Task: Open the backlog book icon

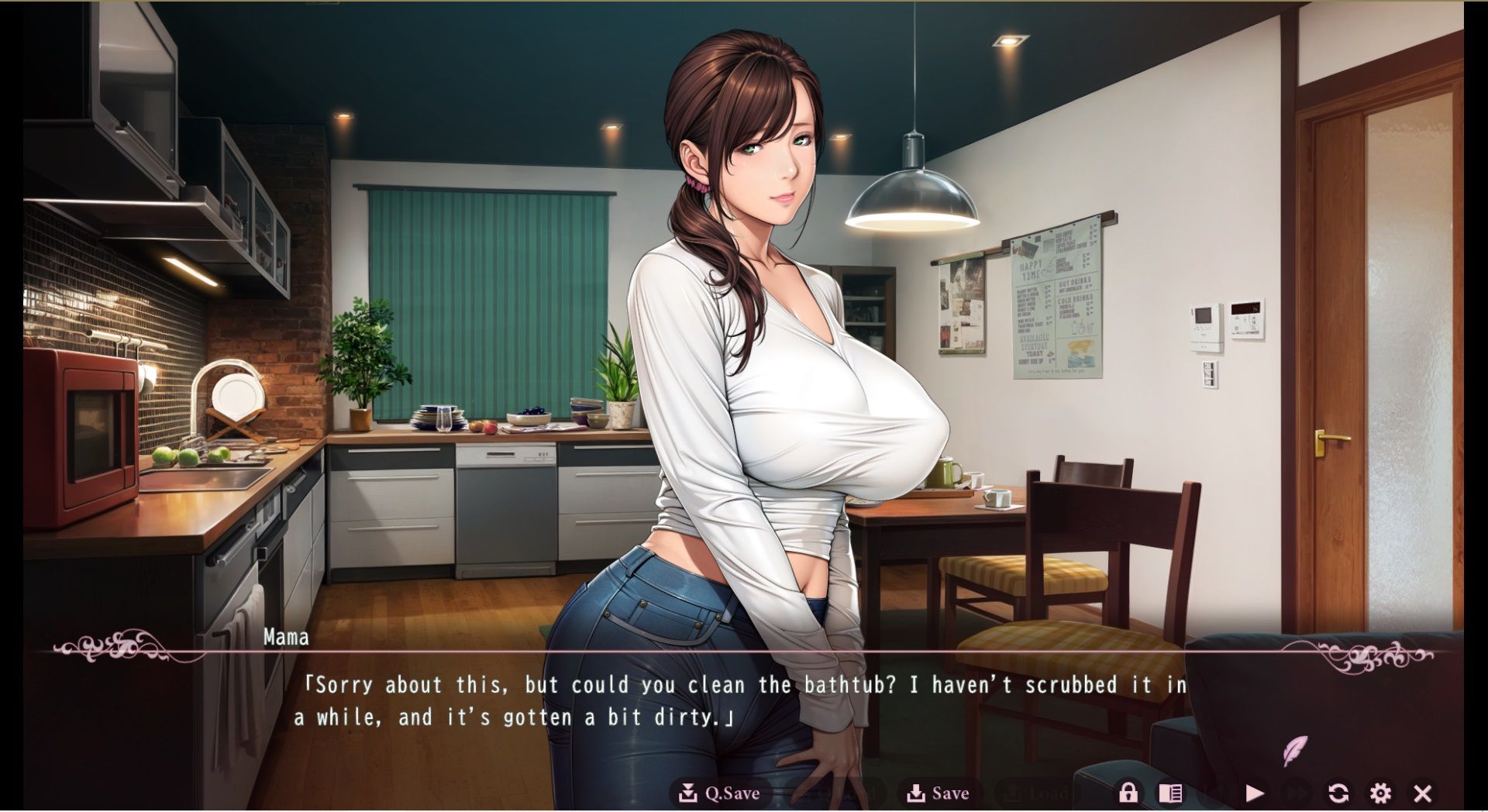Action: (1170, 793)
